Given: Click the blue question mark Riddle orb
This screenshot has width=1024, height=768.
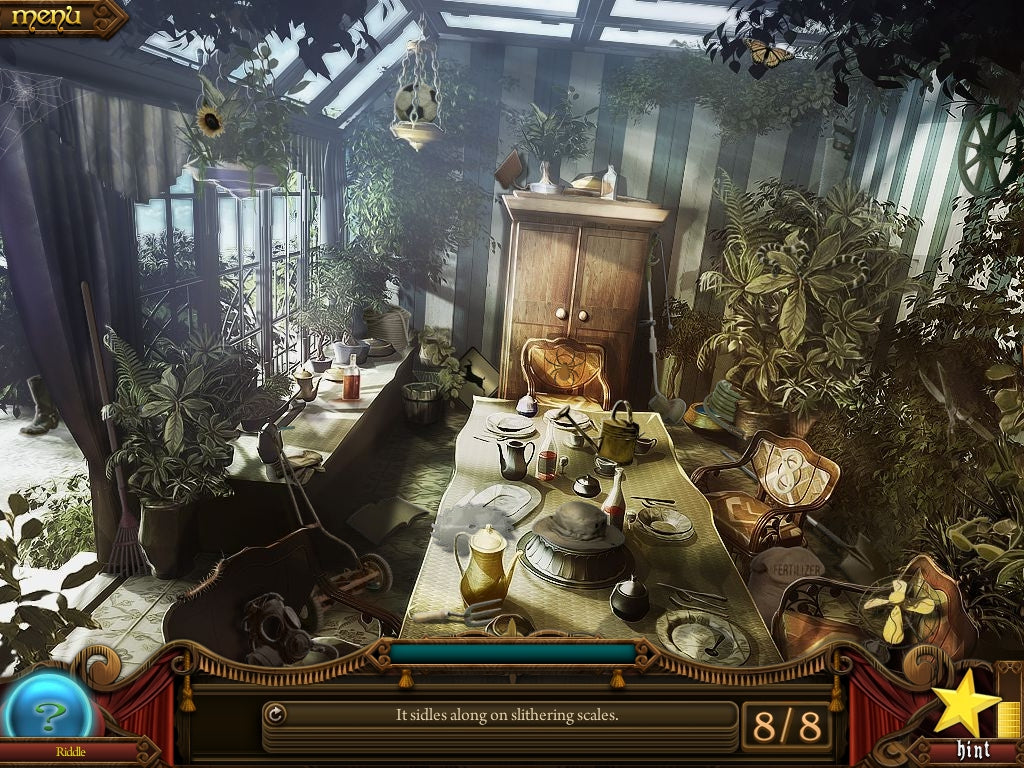Looking at the screenshot, I should pyautogui.click(x=46, y=712).
